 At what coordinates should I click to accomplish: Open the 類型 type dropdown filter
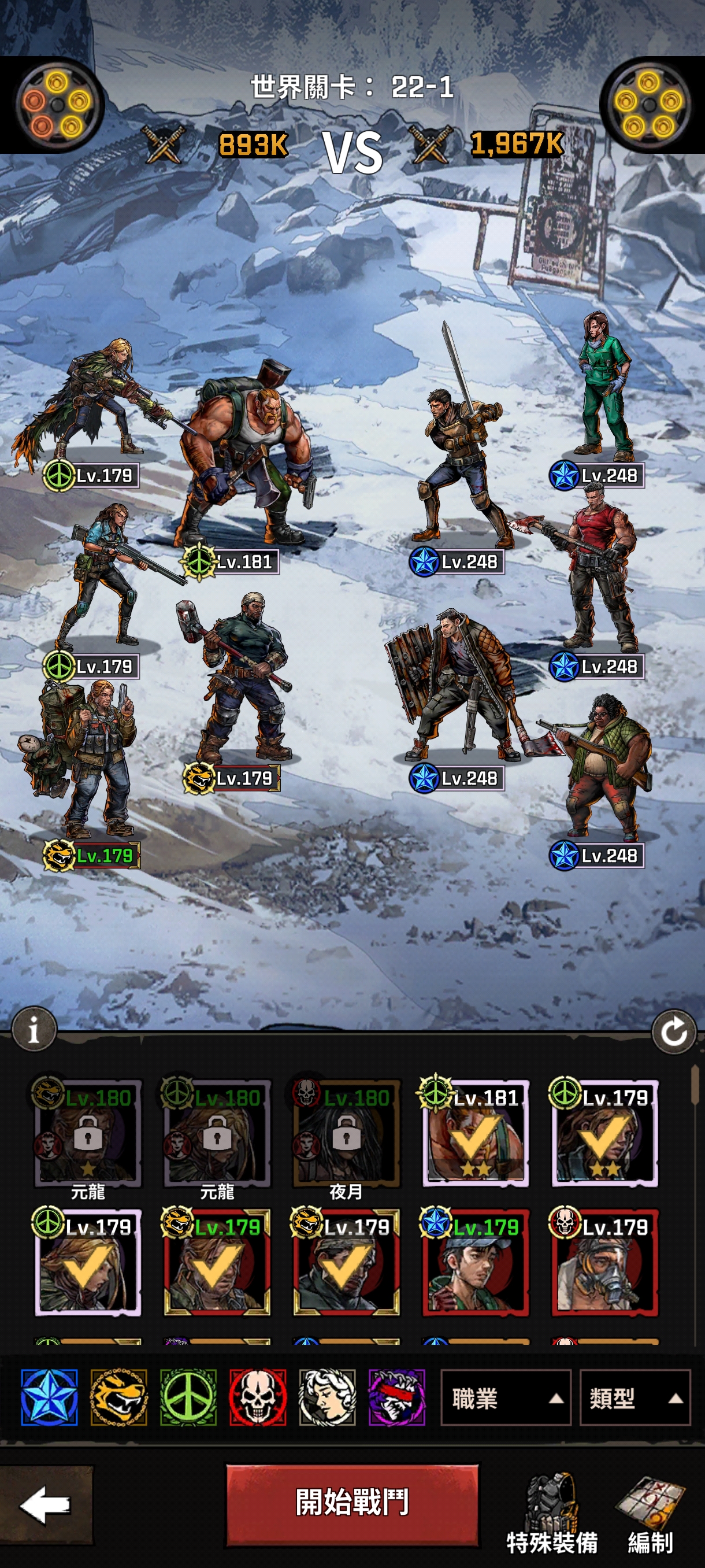(x=634, y=1398)
